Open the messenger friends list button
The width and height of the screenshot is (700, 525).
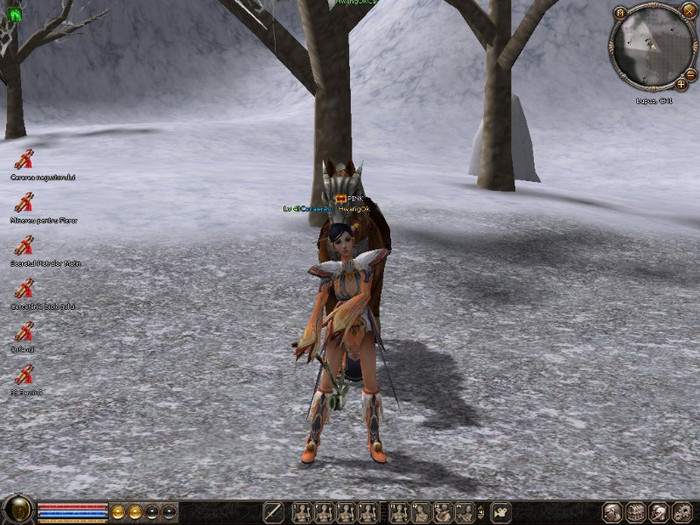pos(658,513)
